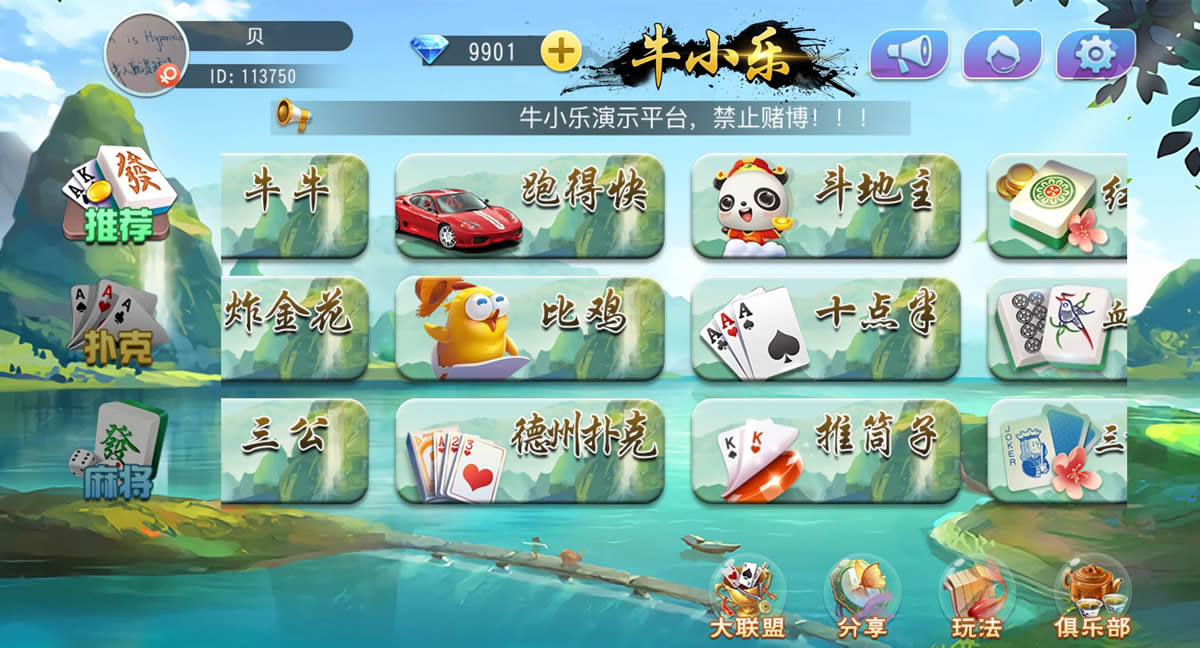Open the customer service avatar button
This screenshot has height=648, width=1200.
[x=1002, y=54]
